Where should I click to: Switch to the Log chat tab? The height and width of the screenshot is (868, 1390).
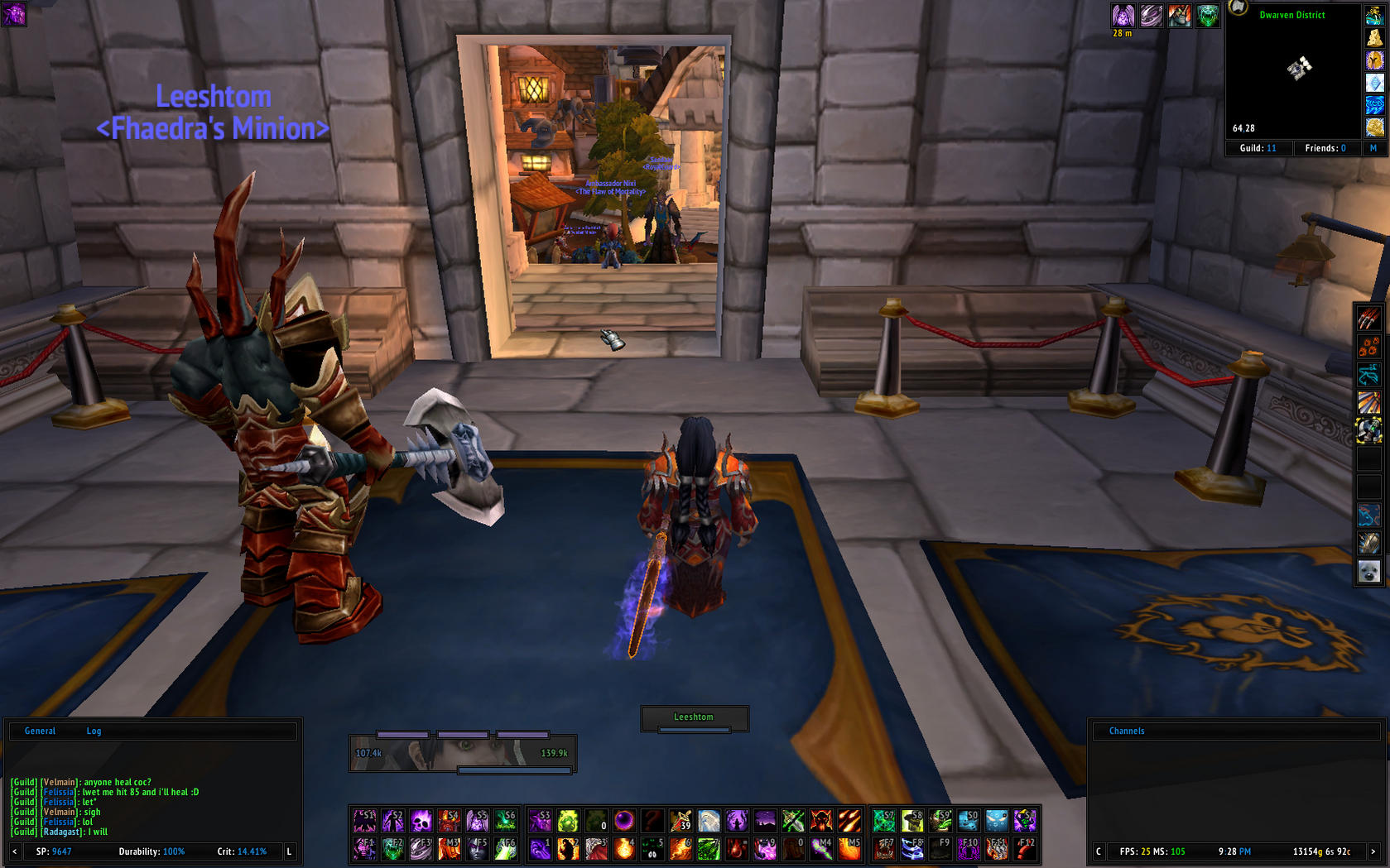[x=94, y=731]
